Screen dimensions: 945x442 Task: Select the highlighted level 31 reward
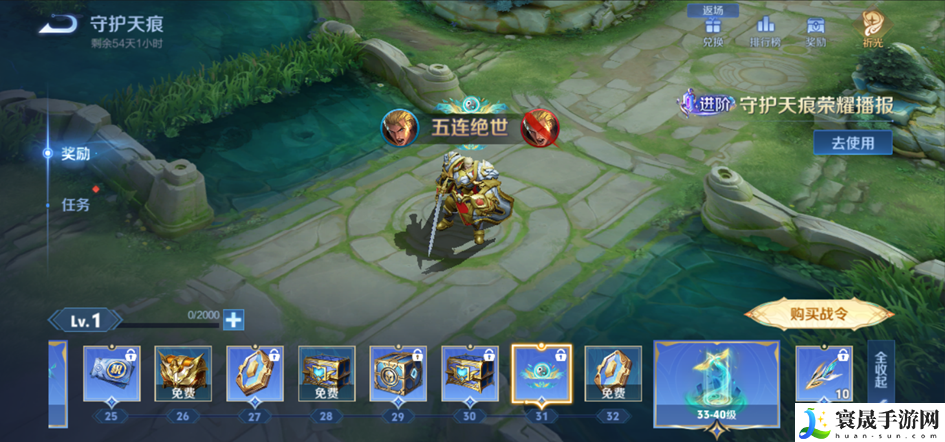[x=541, y=375]
